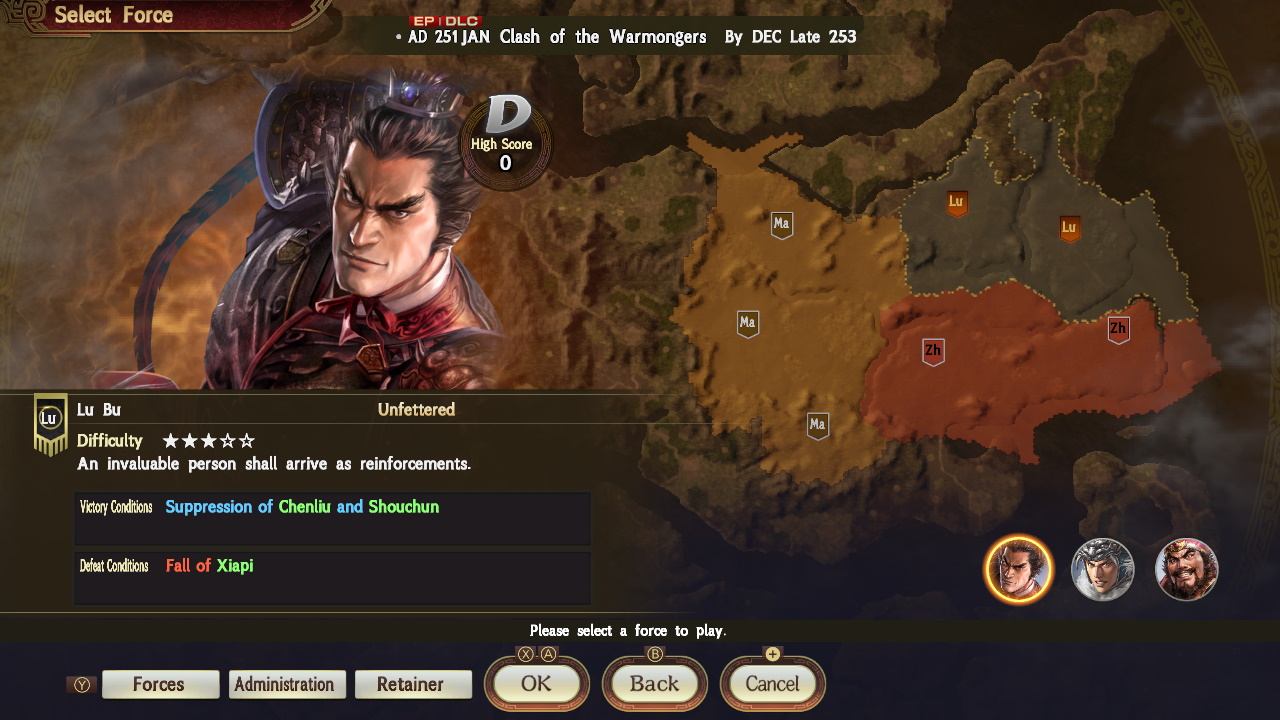Click the High Score D emblem
The width and height of the screenshot is (1280, 720).
pos(505,140)
